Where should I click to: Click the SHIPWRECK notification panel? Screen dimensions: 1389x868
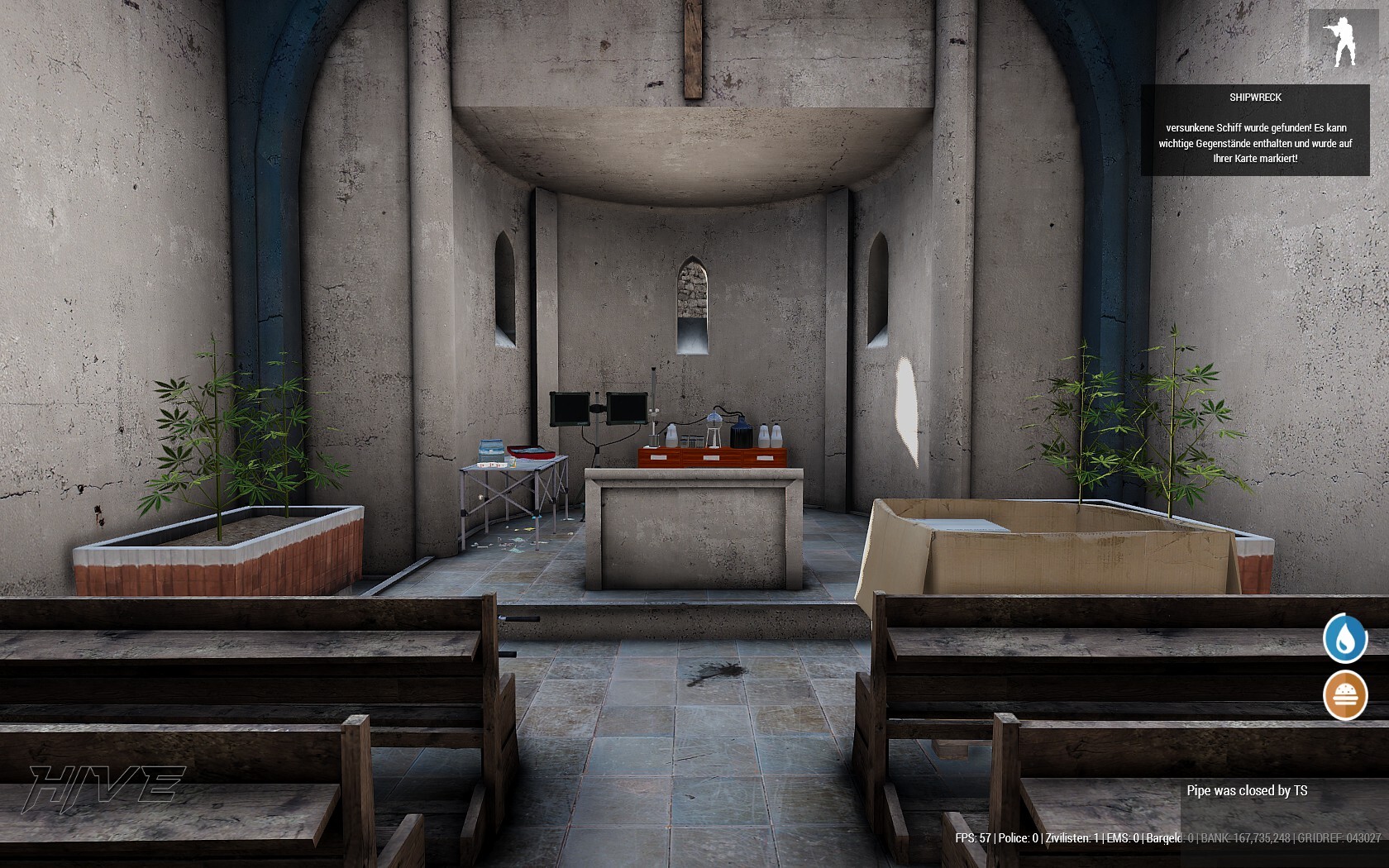[1254, 130]
